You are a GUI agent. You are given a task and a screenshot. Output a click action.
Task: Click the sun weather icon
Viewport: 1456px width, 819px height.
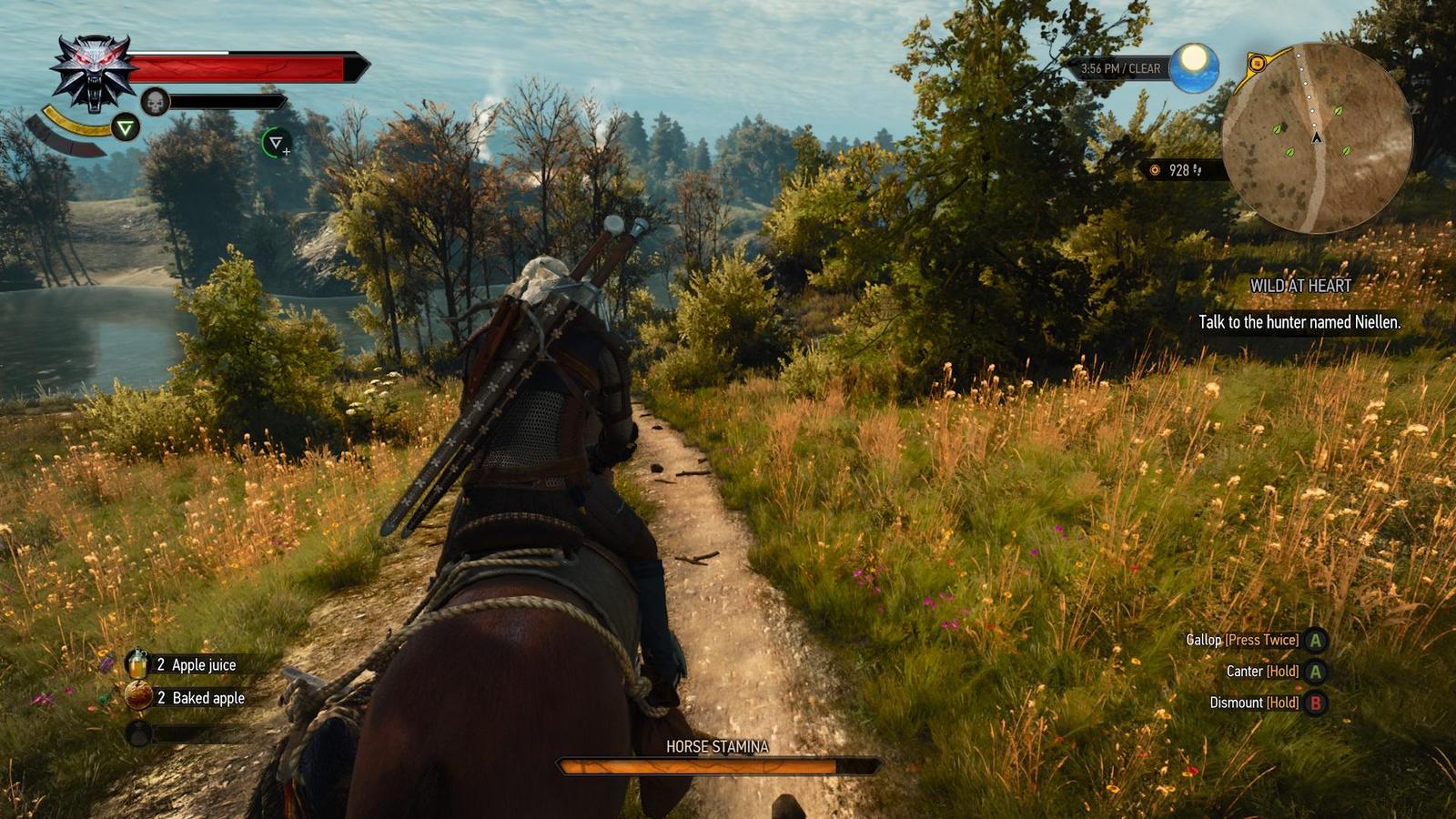coord(1194,66)
